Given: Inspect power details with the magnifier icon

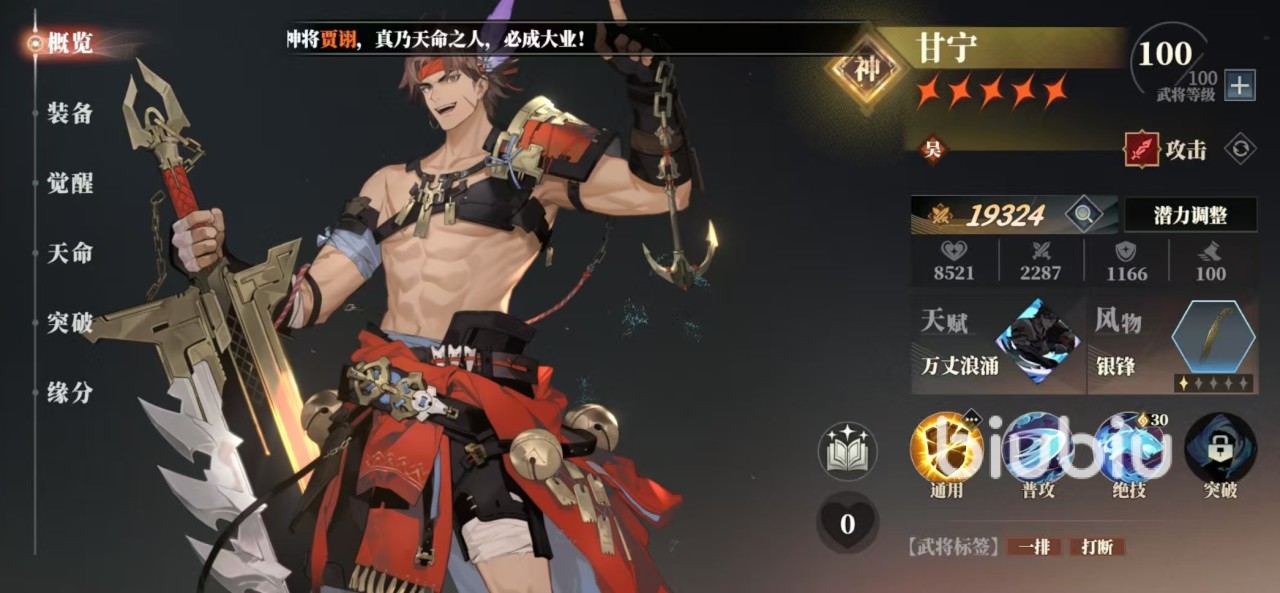Looking at the screenshot, I should (1082, 214).
